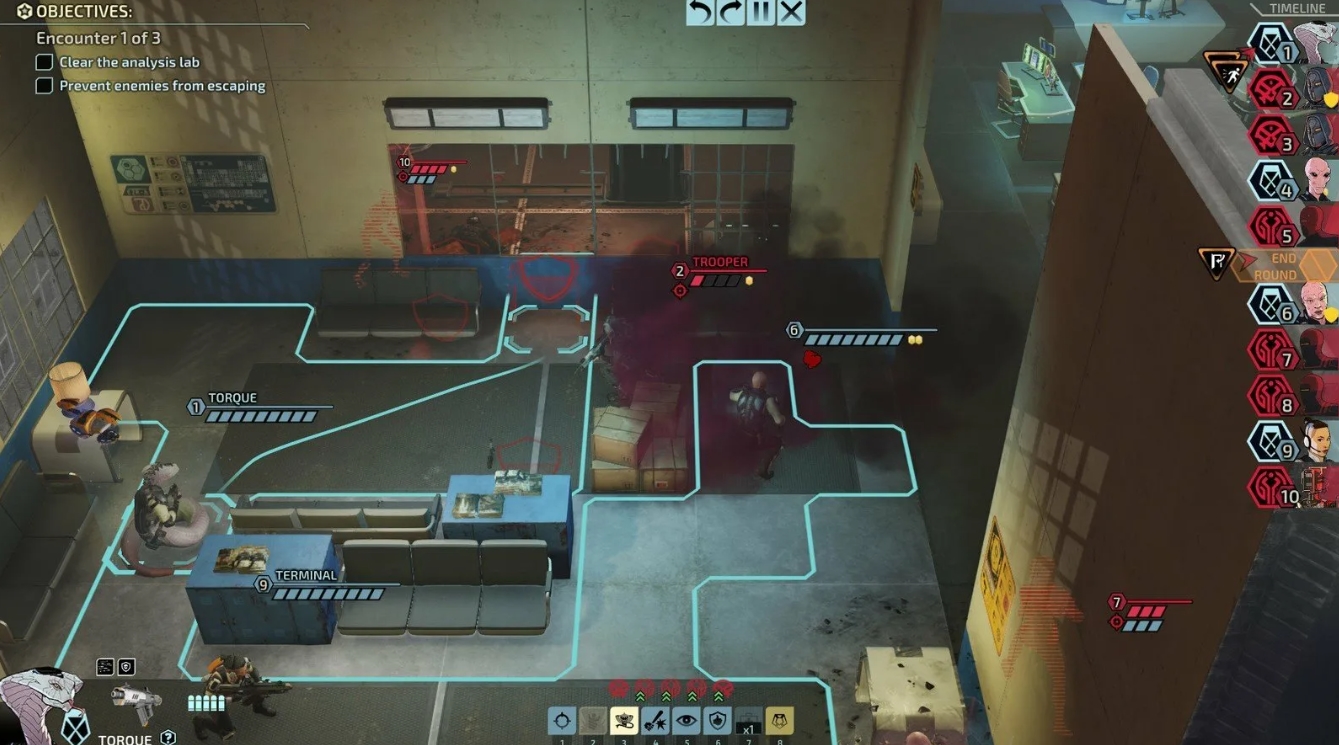1339x745 pixels.
Task: Check the 'Clear the analysis lab' objective
Action: click(x=44, y=62)
